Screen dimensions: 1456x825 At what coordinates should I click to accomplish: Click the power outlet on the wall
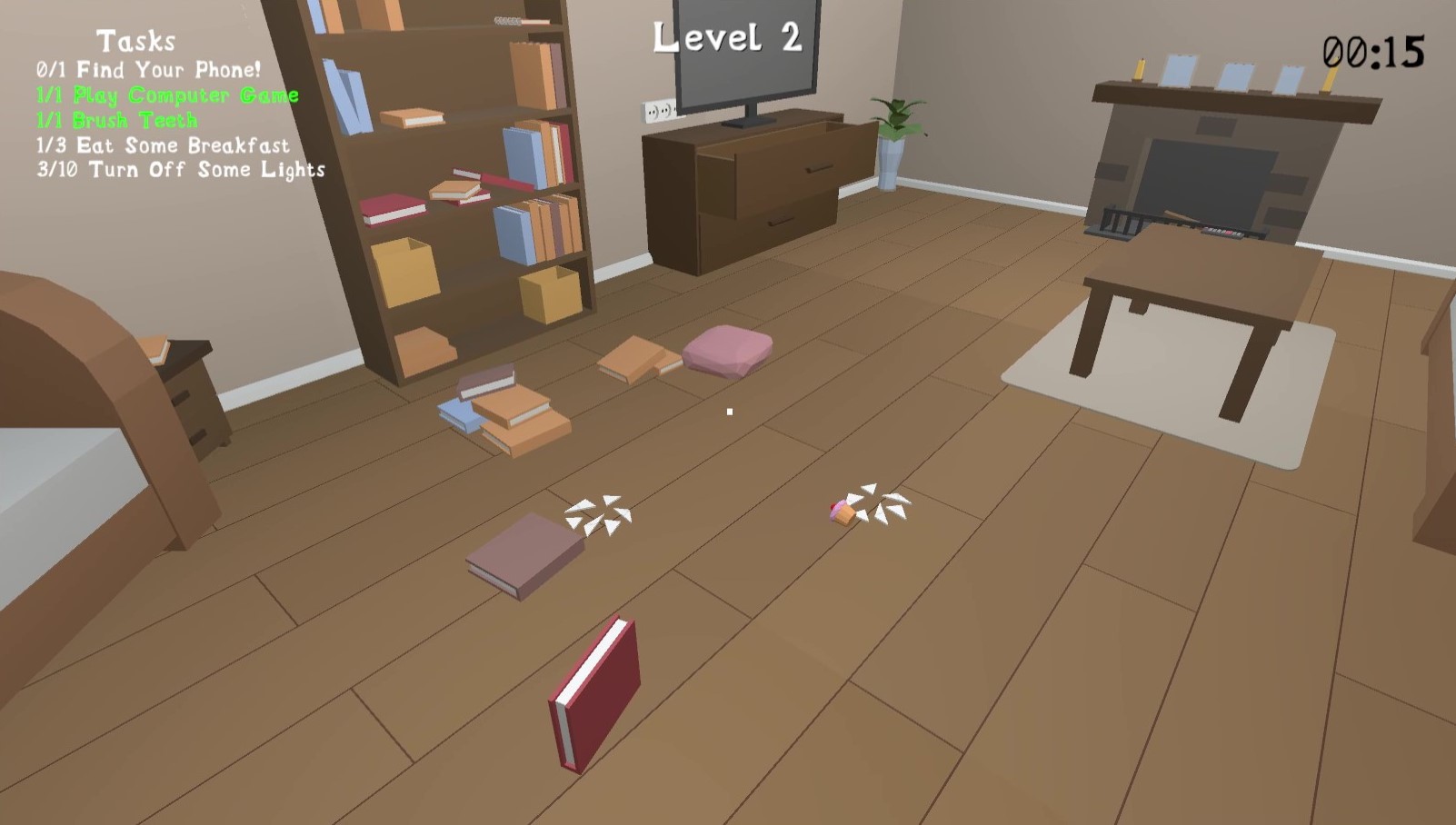pyautogui.click(x=653, y=112)
